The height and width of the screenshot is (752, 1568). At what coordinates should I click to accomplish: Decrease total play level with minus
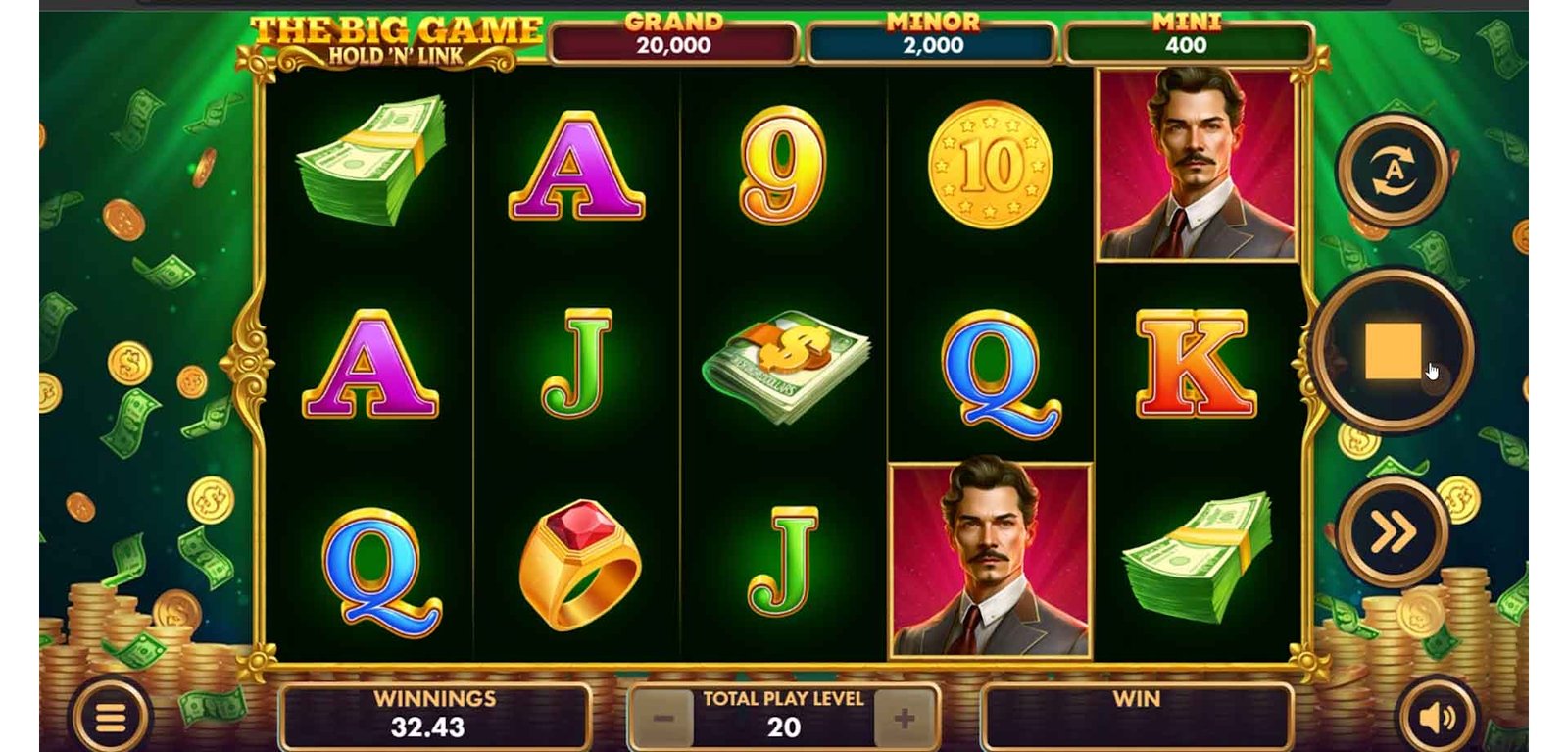663,719
